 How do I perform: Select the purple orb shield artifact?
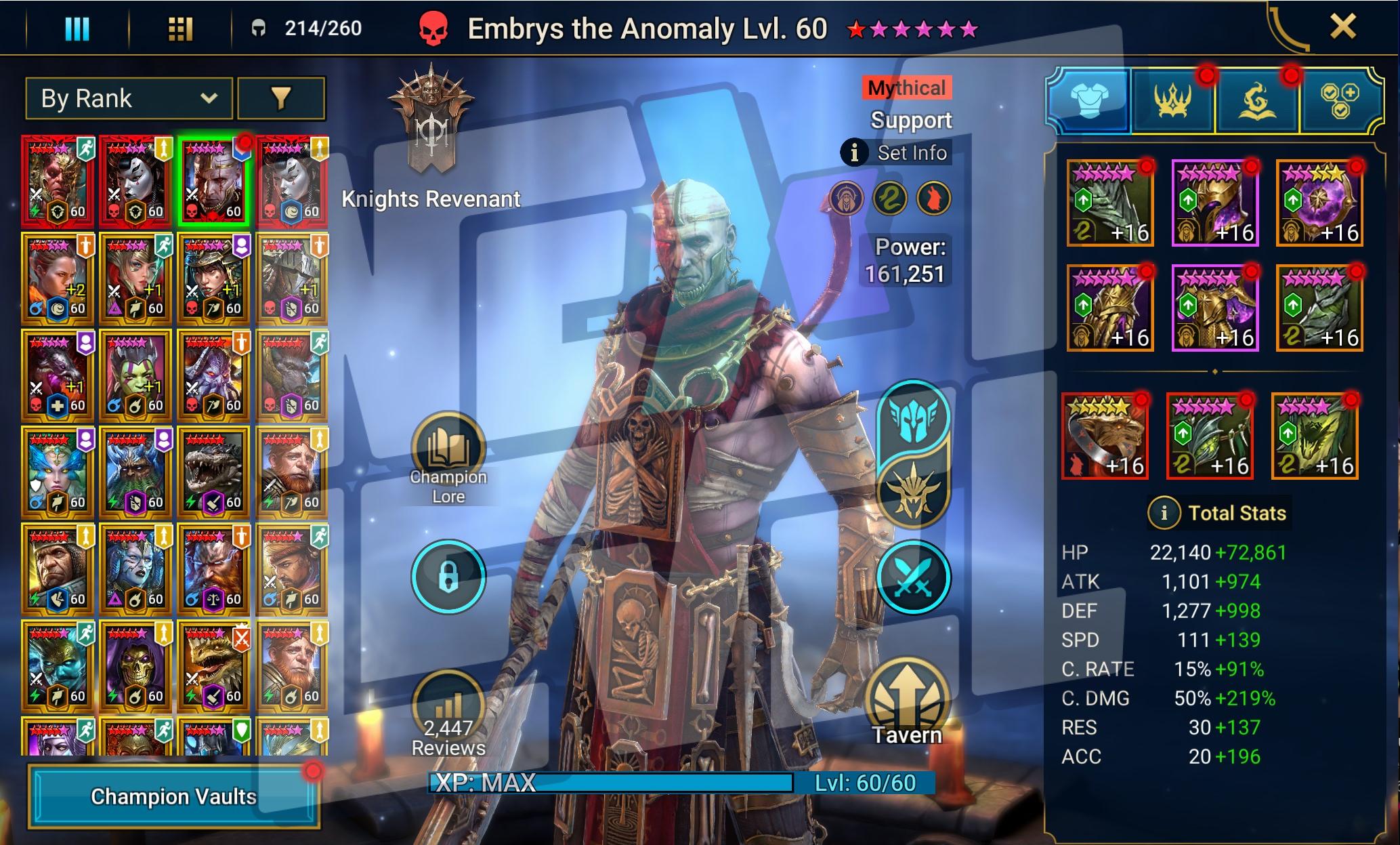tap(1319, 203)
